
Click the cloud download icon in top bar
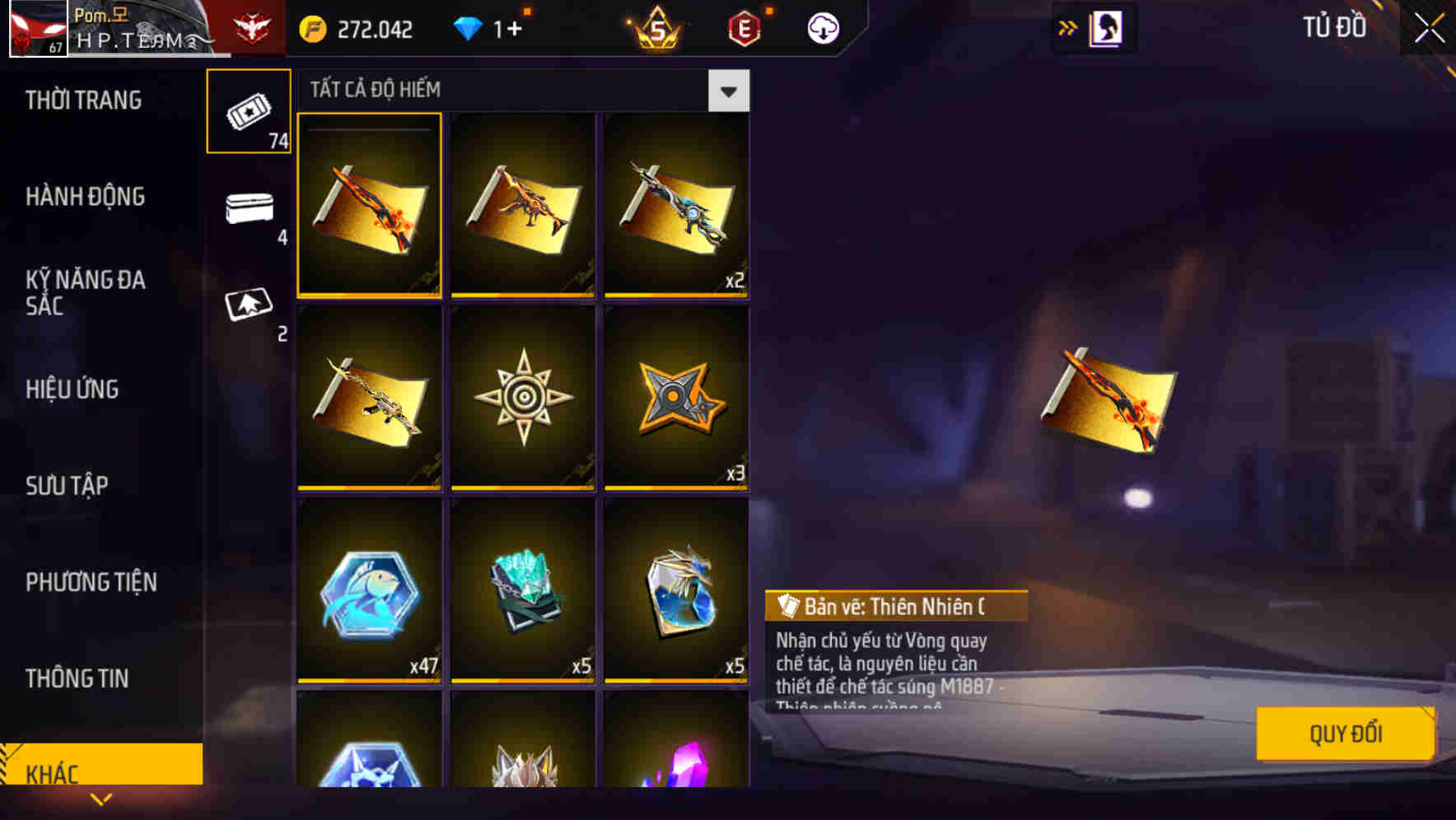pyautogui.click(x=823, y=27)
